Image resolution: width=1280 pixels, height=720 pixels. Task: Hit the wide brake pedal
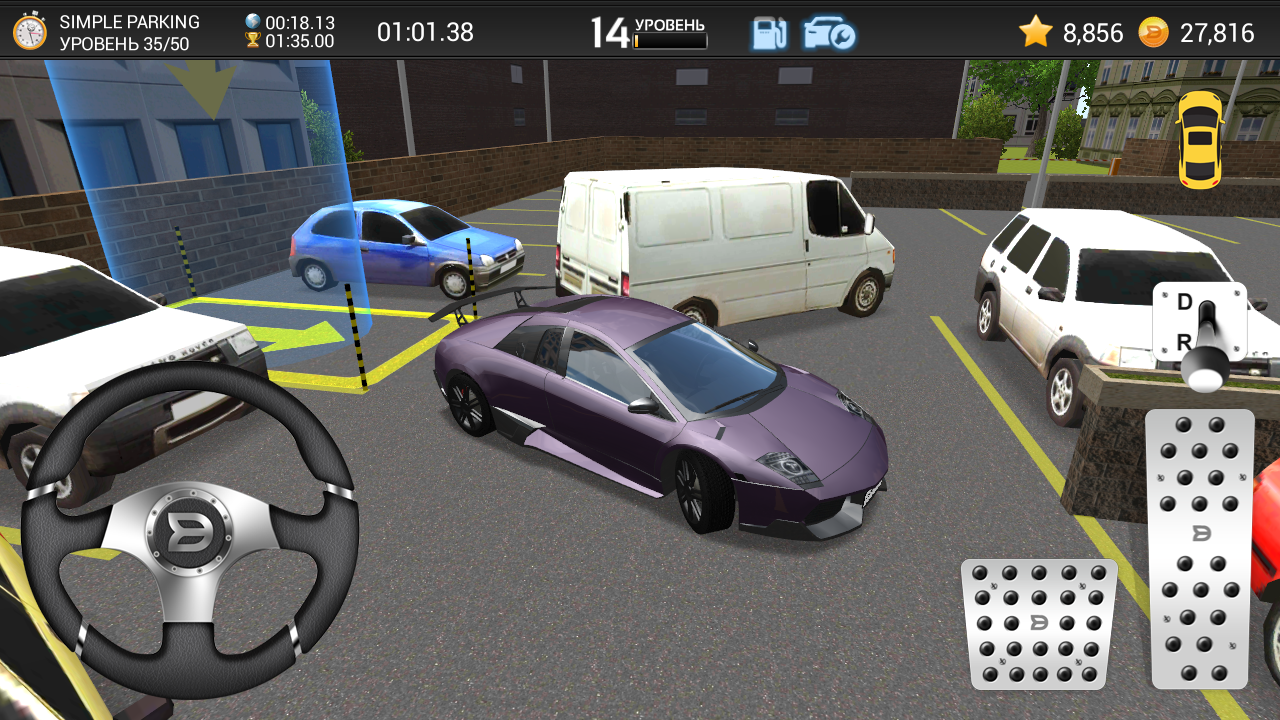pos(1039,623)
